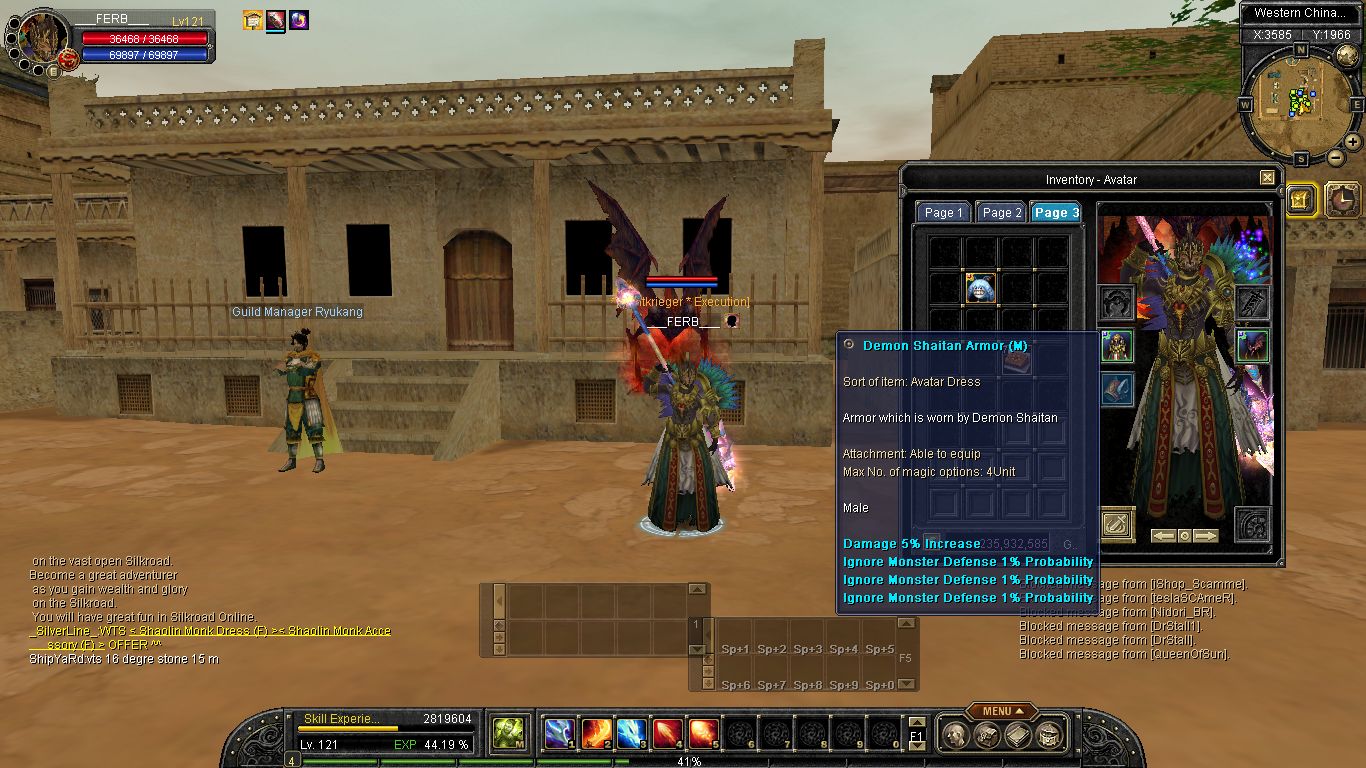This screenshot has height=768, width=1366.
Task: Activate the fire skill in hotbar slot 2
Action: pyautogui.click(x=595, y=734)
